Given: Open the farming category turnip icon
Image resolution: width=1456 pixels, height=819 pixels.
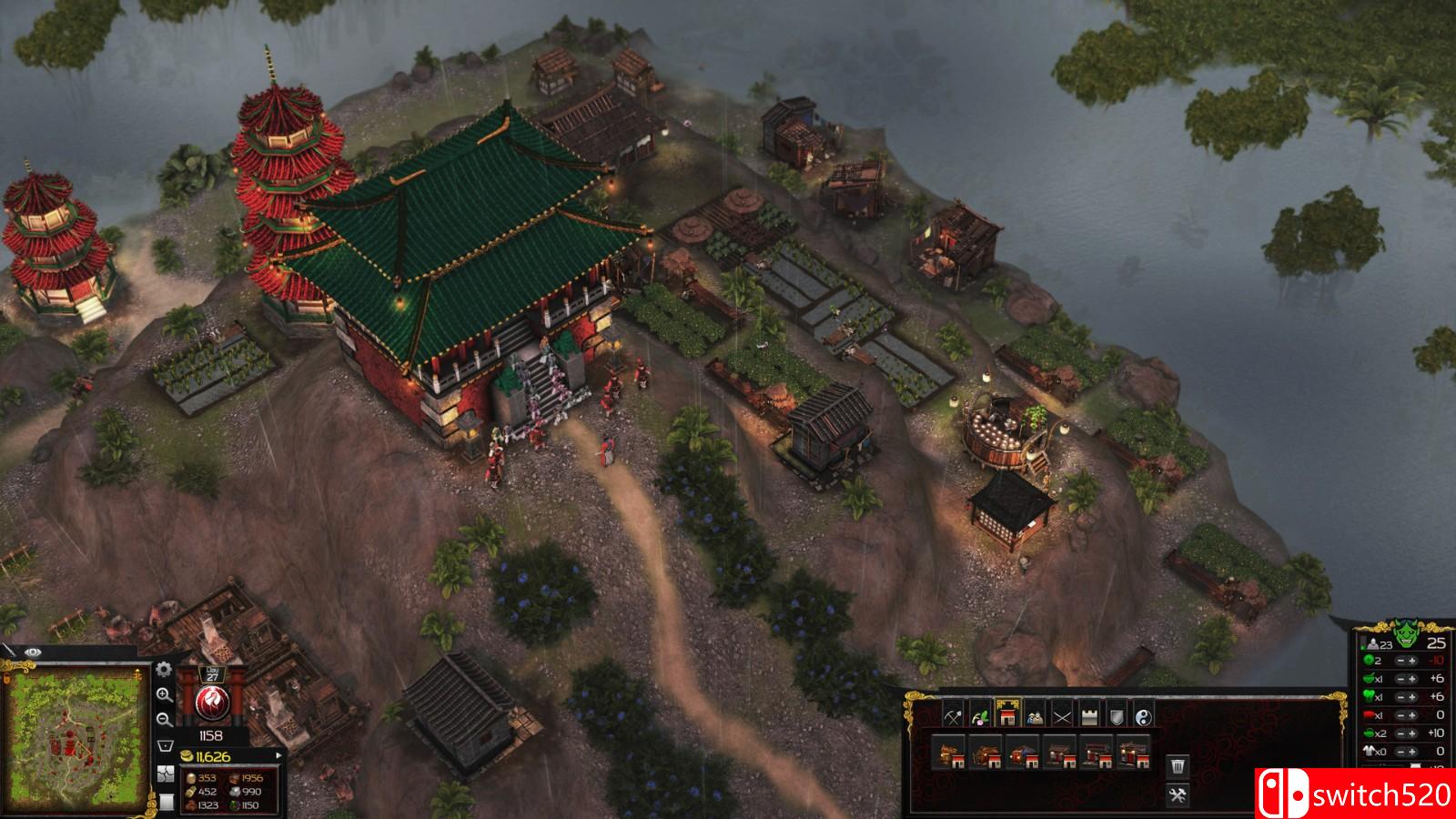Looking at the screenshot, I should (x=980, y=713).
